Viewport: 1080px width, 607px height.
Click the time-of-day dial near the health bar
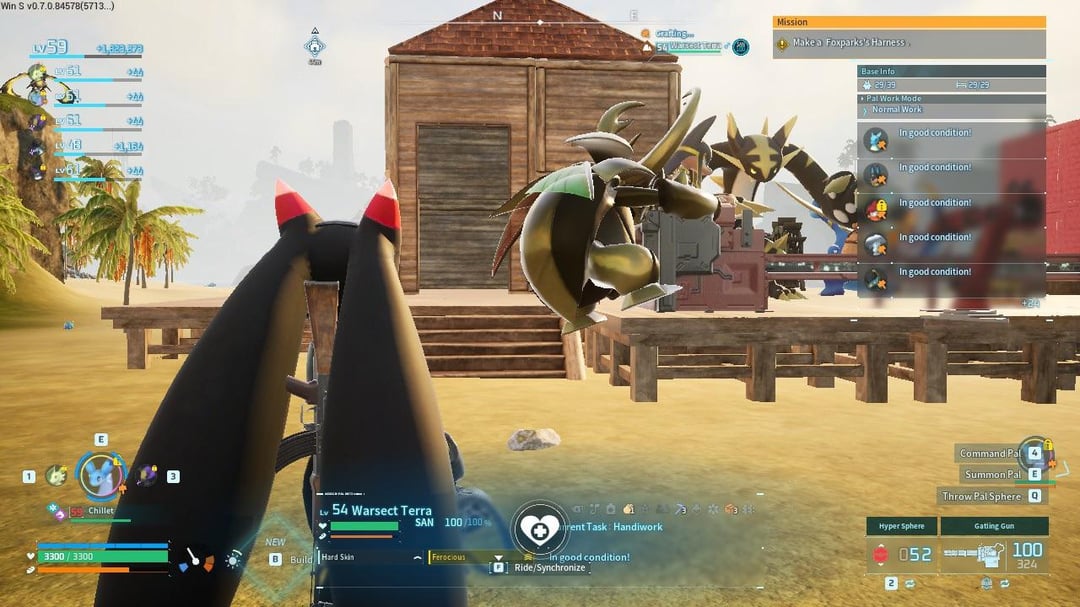(x=234, y=560)
